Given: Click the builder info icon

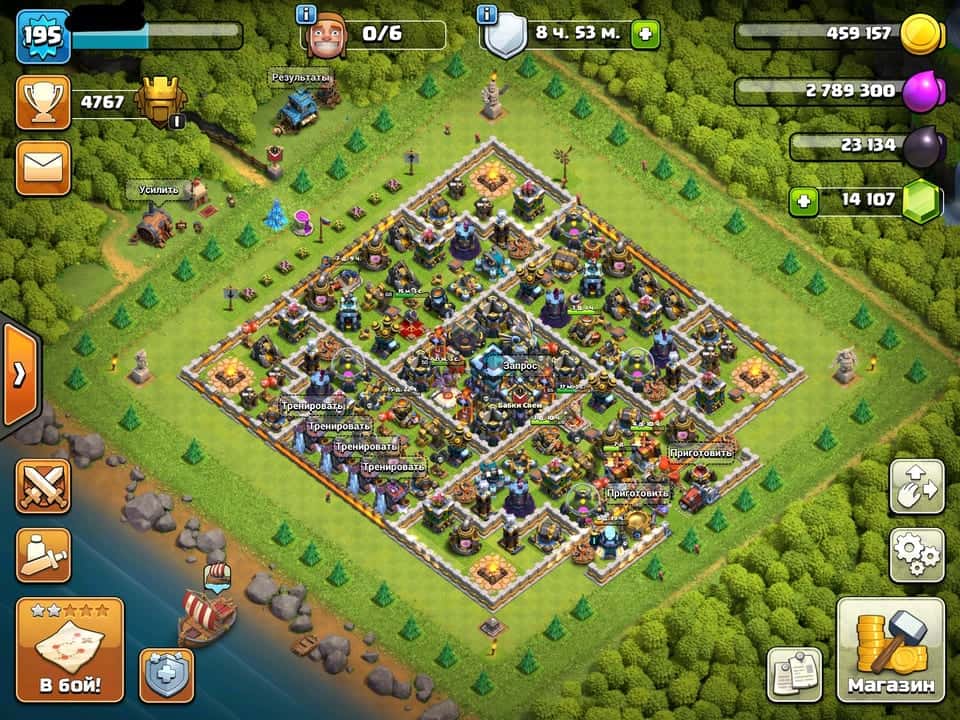Looking at the screenshot, I should pos(307,14).
